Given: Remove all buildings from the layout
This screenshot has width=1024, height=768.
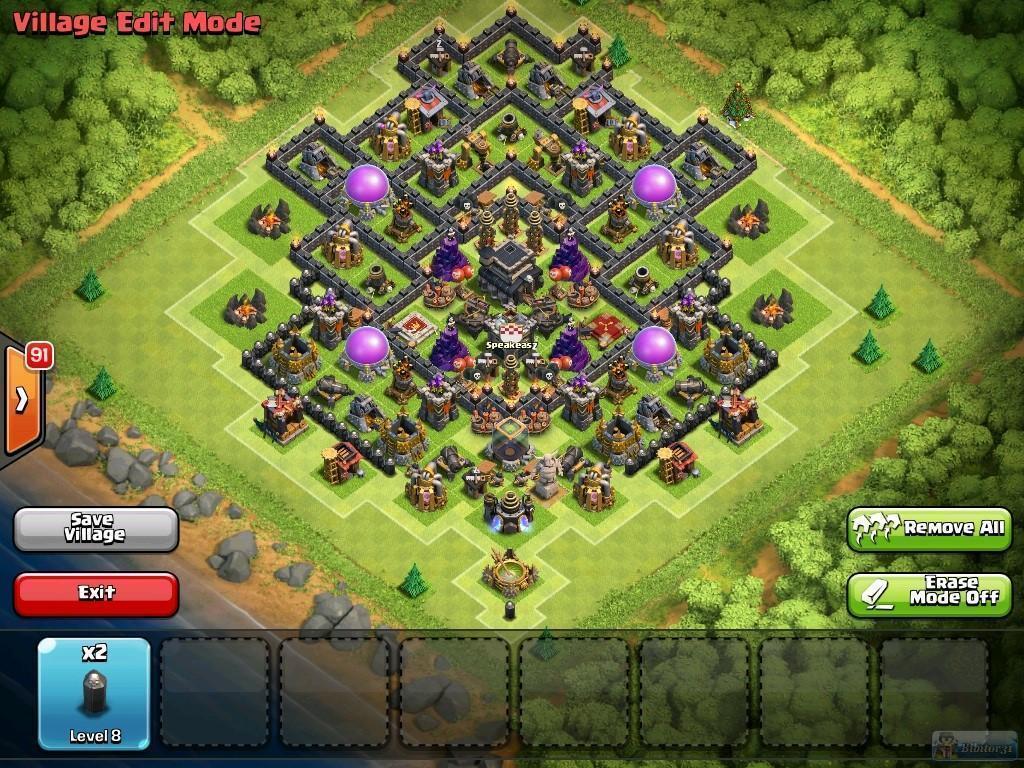Looking at the screenshot, I should pyautogui.click(x=929, y=528).
